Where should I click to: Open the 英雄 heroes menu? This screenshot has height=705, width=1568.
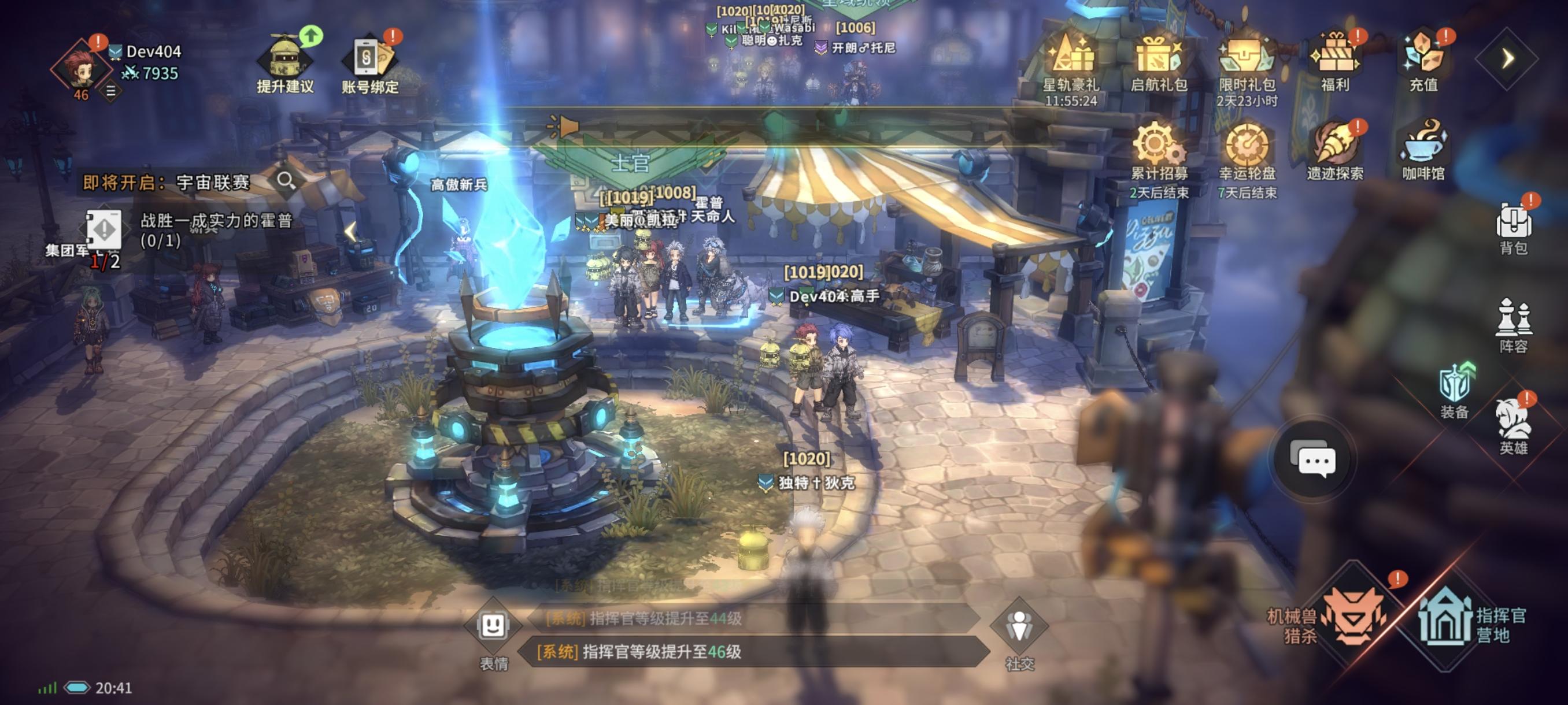(1513, 426)
